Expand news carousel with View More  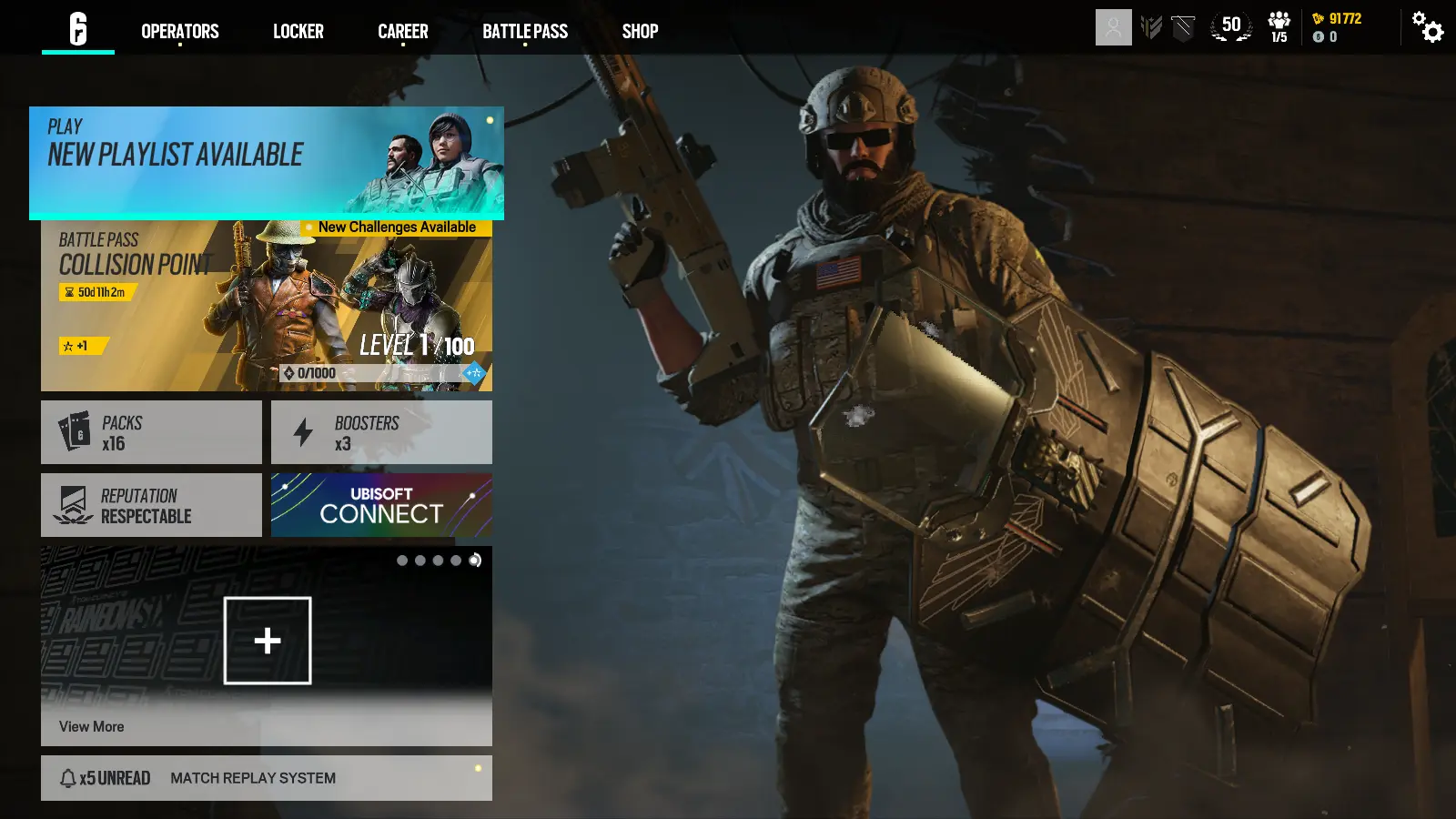91,726
